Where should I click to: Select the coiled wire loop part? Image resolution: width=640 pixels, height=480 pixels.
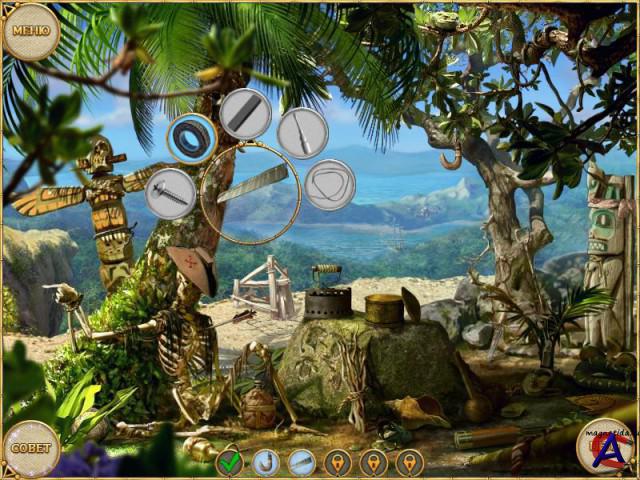(330, 185)
